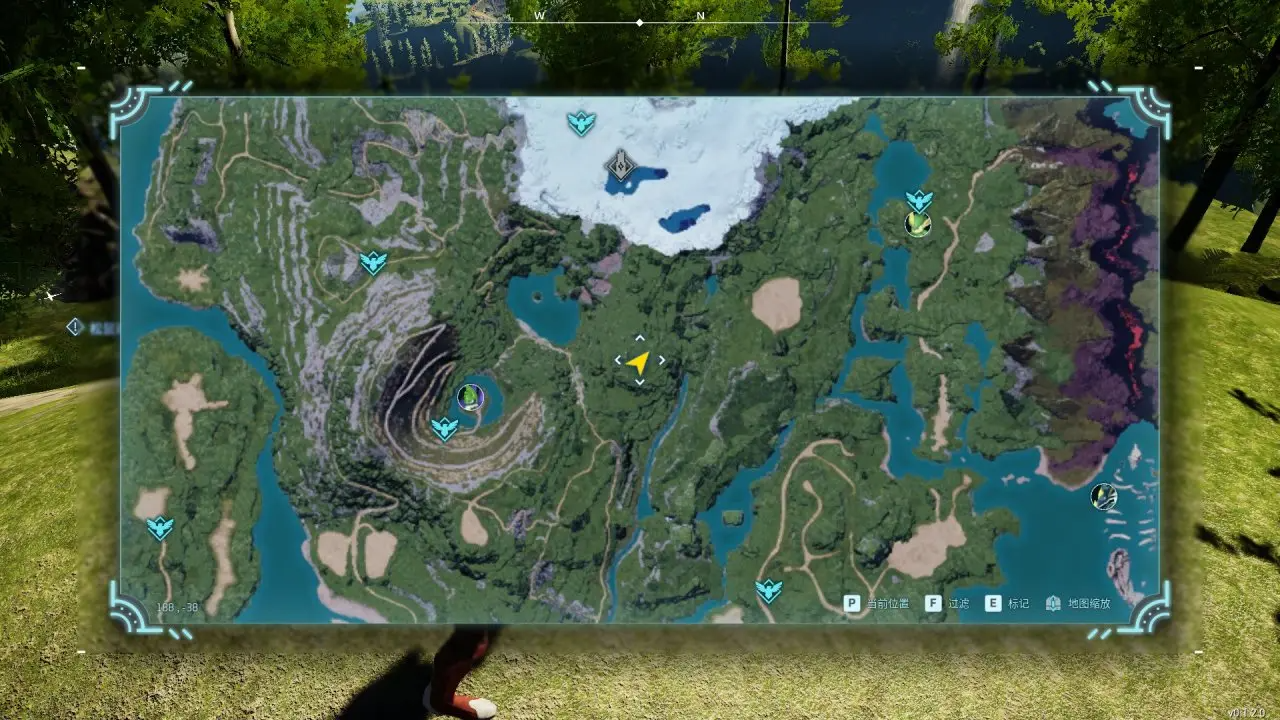Pick the fast travel point inside the spiral crater
The height and width of the screenshot is (720, 1280).
(444, 429)
